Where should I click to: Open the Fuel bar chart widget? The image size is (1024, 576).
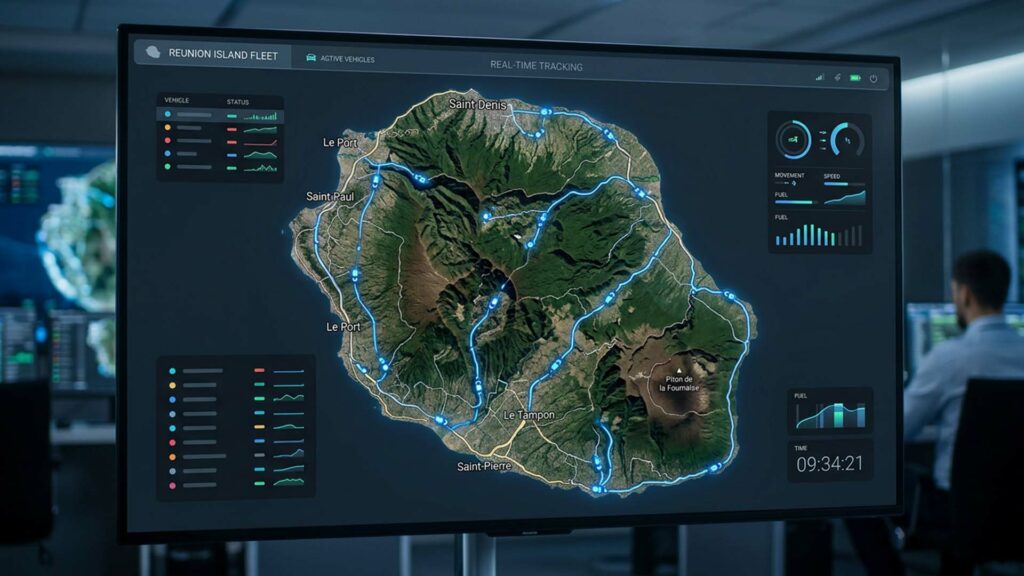pyautogui.click(x=818, y=234)
